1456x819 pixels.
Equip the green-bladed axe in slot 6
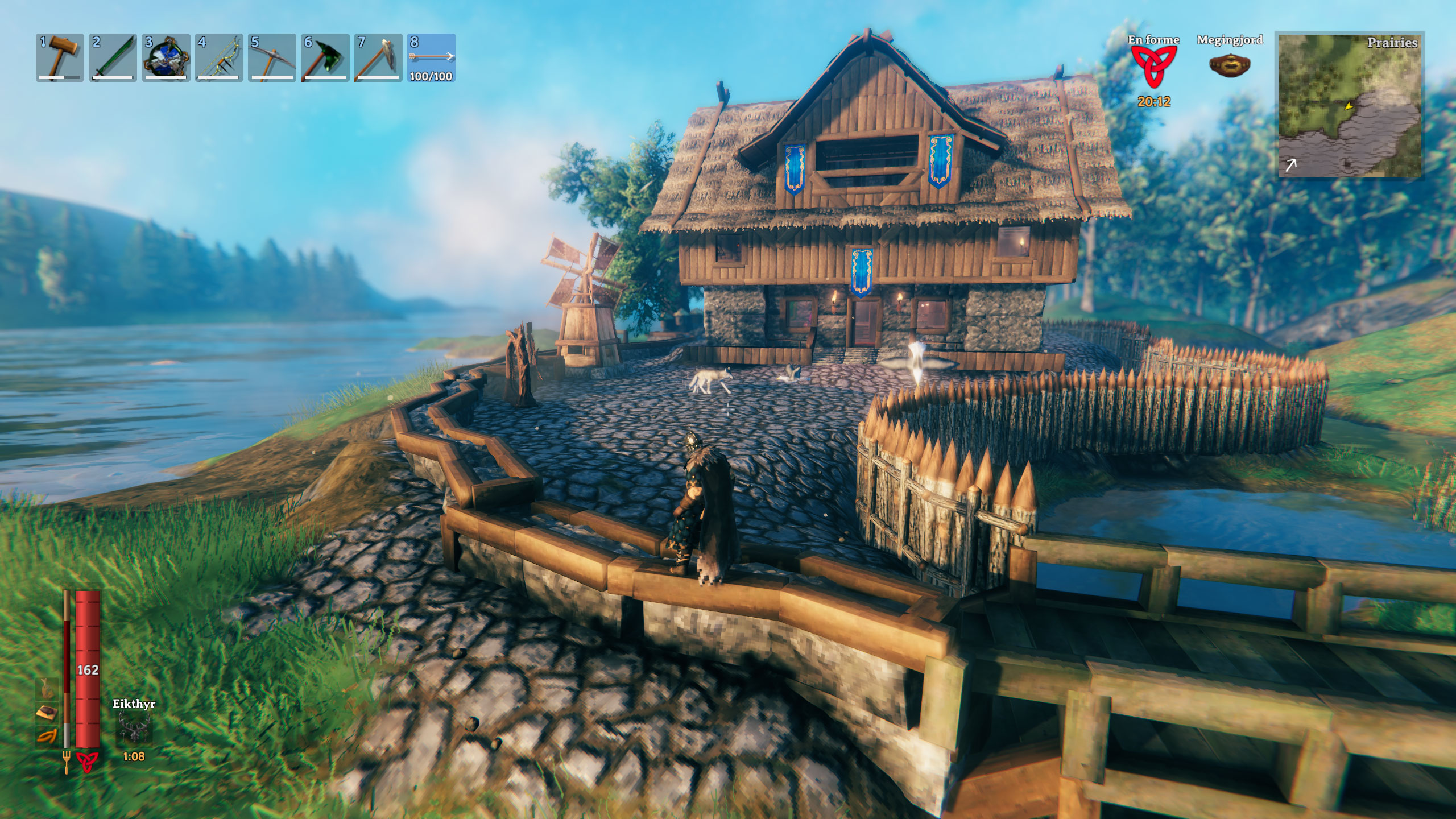[325, 57]
